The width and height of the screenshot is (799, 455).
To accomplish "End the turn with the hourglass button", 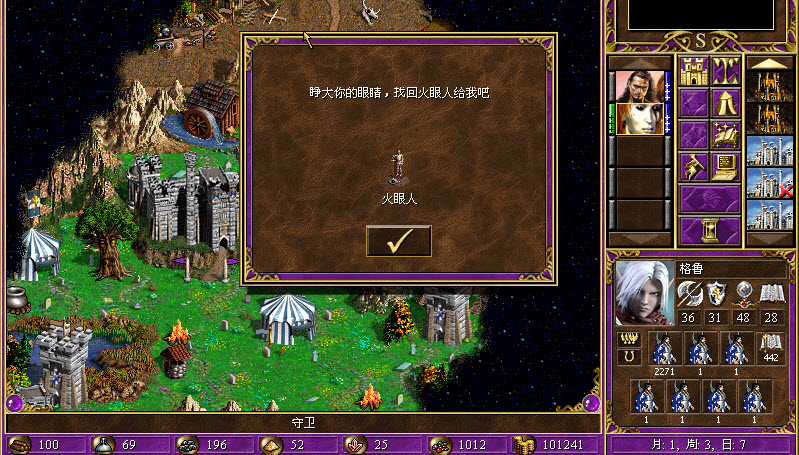I will [x=710, y=229].
